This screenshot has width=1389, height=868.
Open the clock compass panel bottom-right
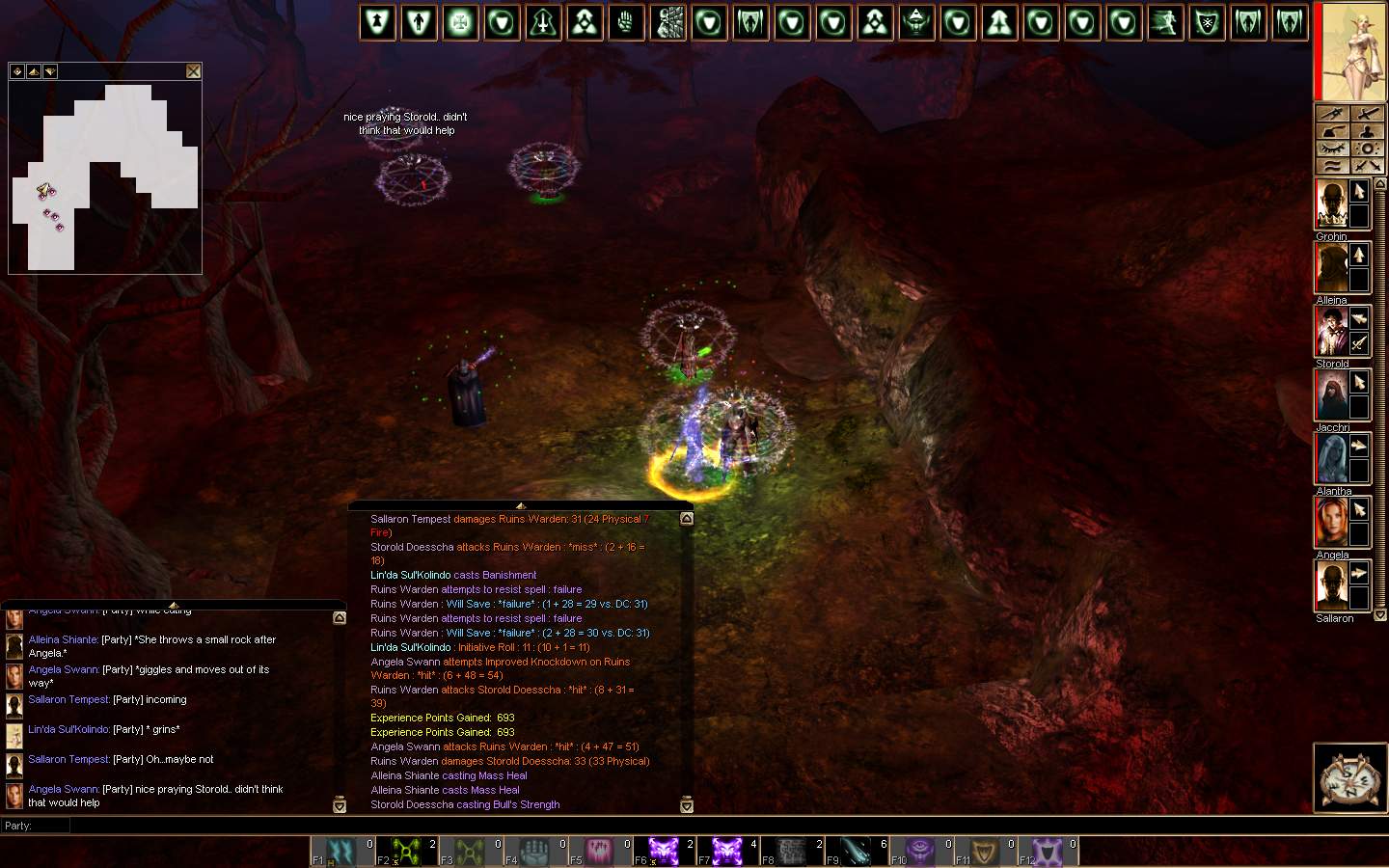click(x=1348, y=777)
